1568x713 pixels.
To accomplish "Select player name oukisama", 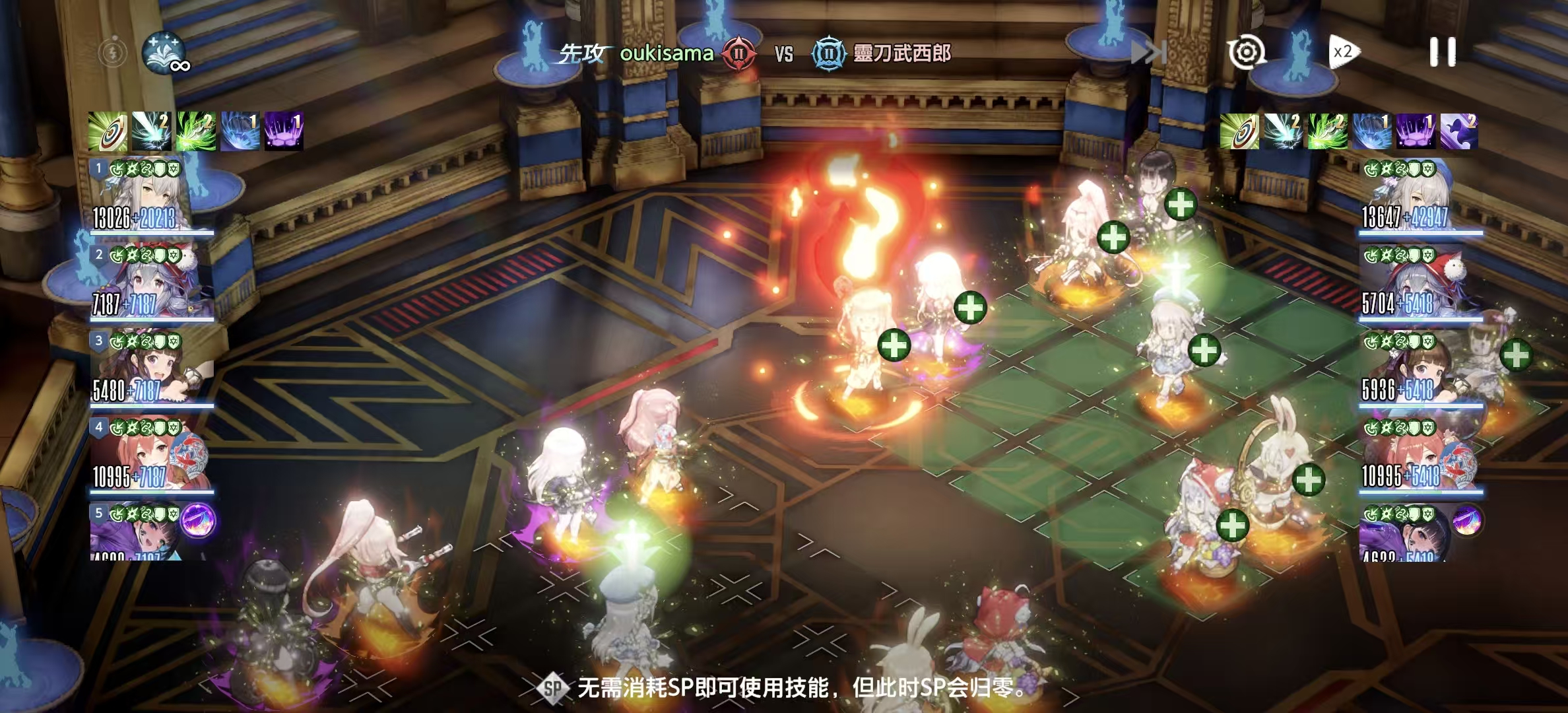I will [x=666, y=53].
